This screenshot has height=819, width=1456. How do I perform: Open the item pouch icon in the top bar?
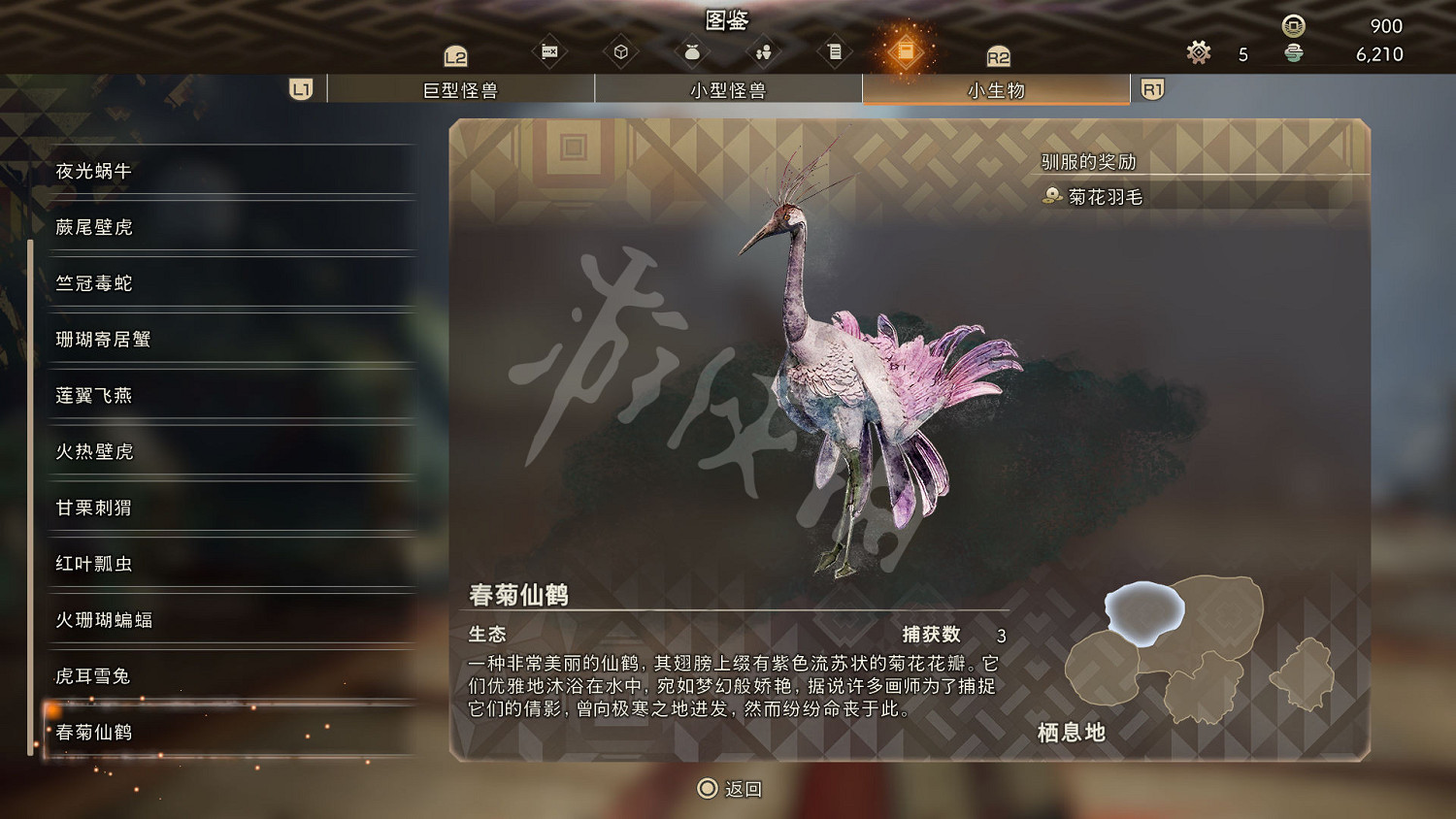(x=691, y=50)
